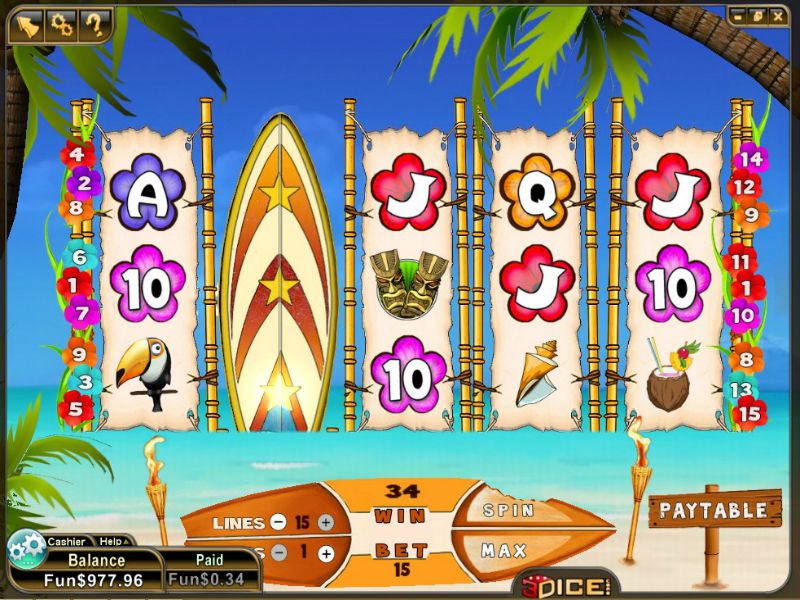Select payline 4 flower marker
The height and width of the screenshot is (600, 800).
[x=77, y=155]
